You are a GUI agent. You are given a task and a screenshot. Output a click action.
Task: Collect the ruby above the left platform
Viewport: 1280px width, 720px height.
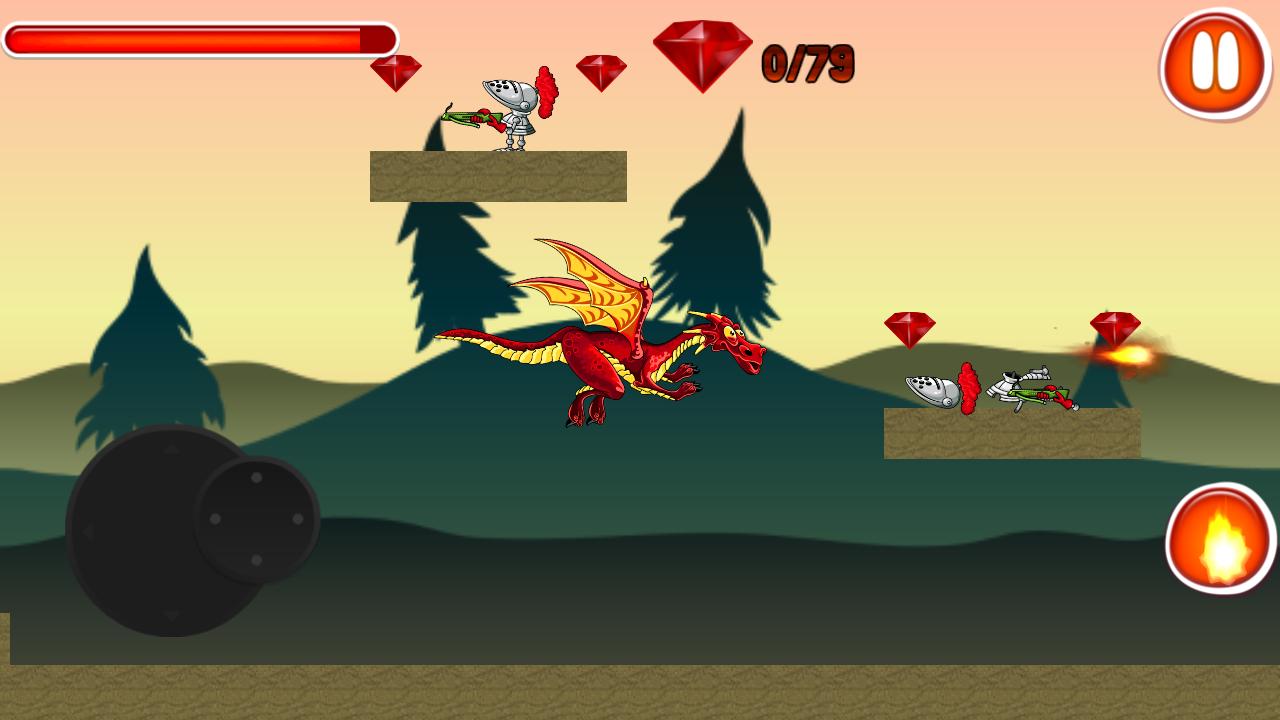(x=396, y=73)
